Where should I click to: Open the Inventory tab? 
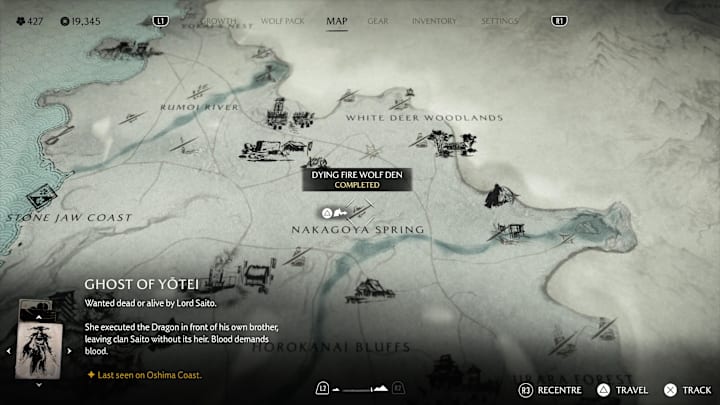(434, 20)
